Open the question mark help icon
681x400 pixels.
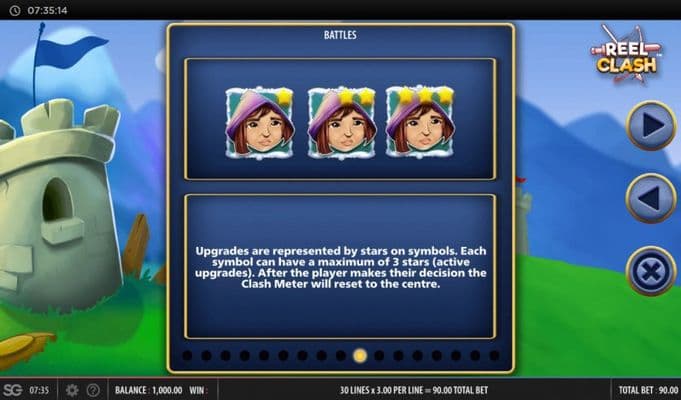click(93, 390)
